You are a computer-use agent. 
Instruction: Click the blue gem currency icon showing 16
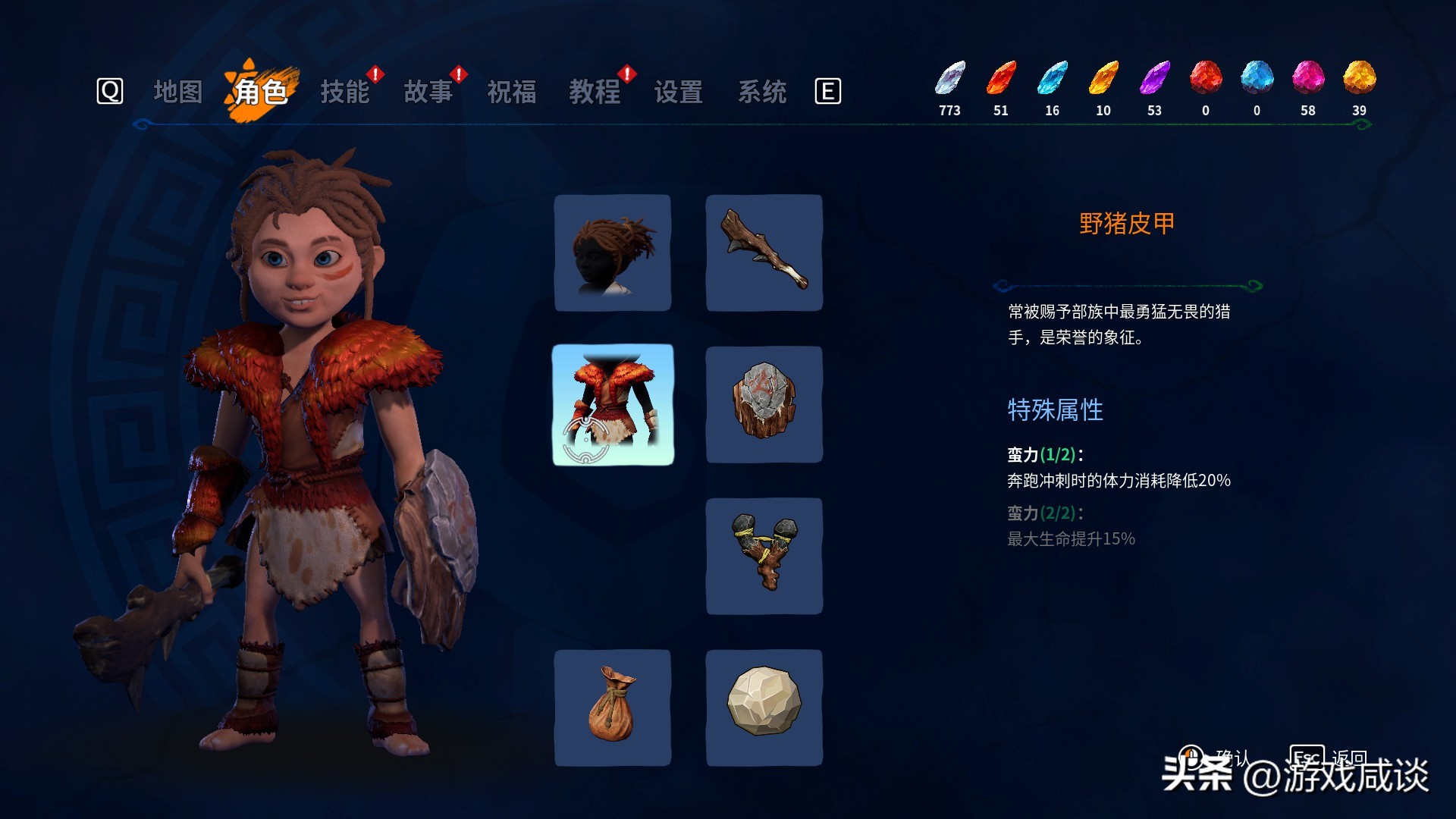(x=1052, y=80)
